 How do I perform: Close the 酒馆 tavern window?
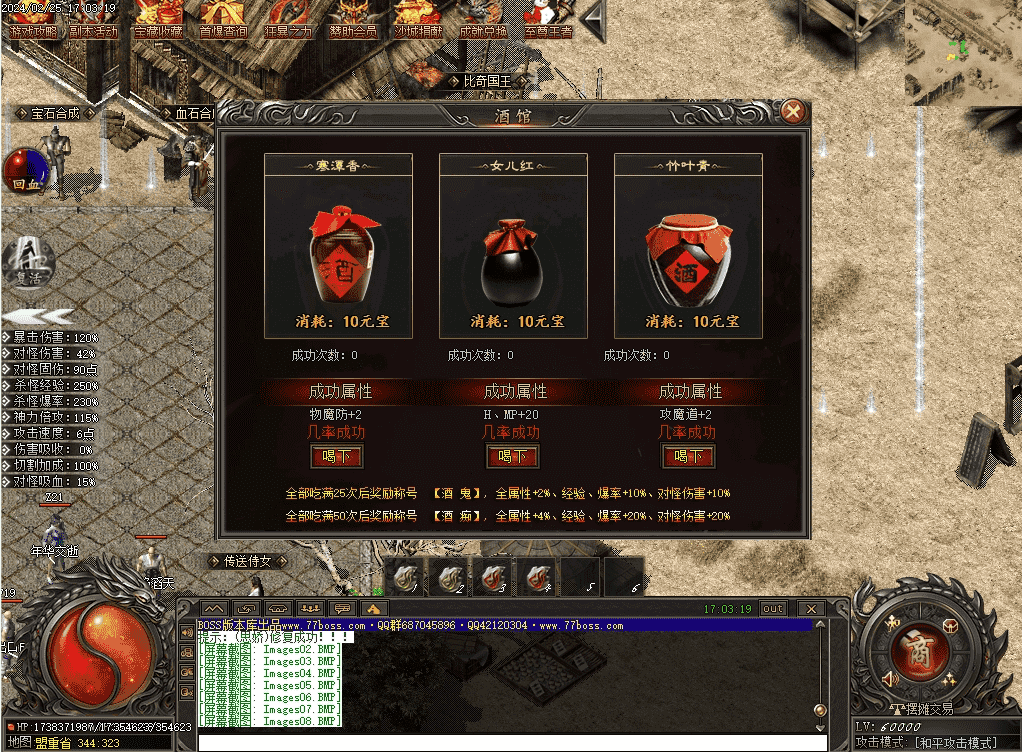tap(792, 111)
